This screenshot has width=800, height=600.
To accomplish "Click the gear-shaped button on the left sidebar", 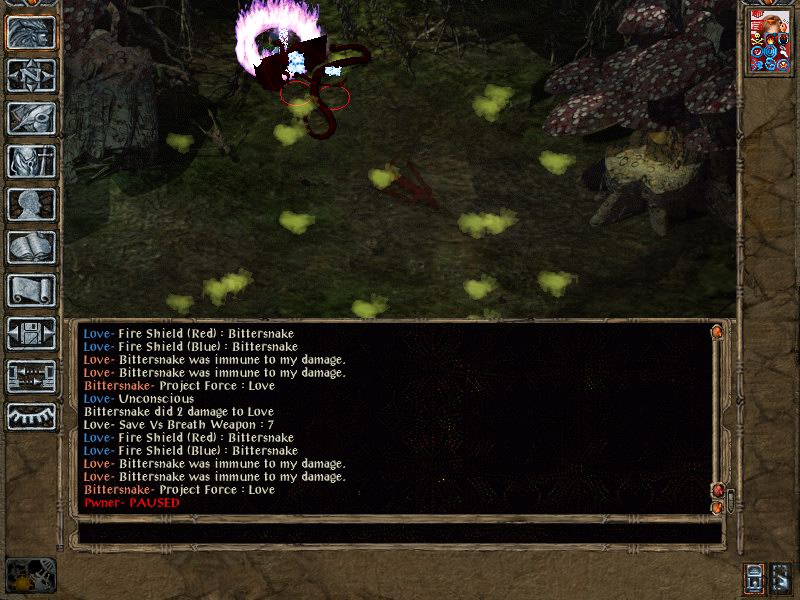I will tap(30, 417).
